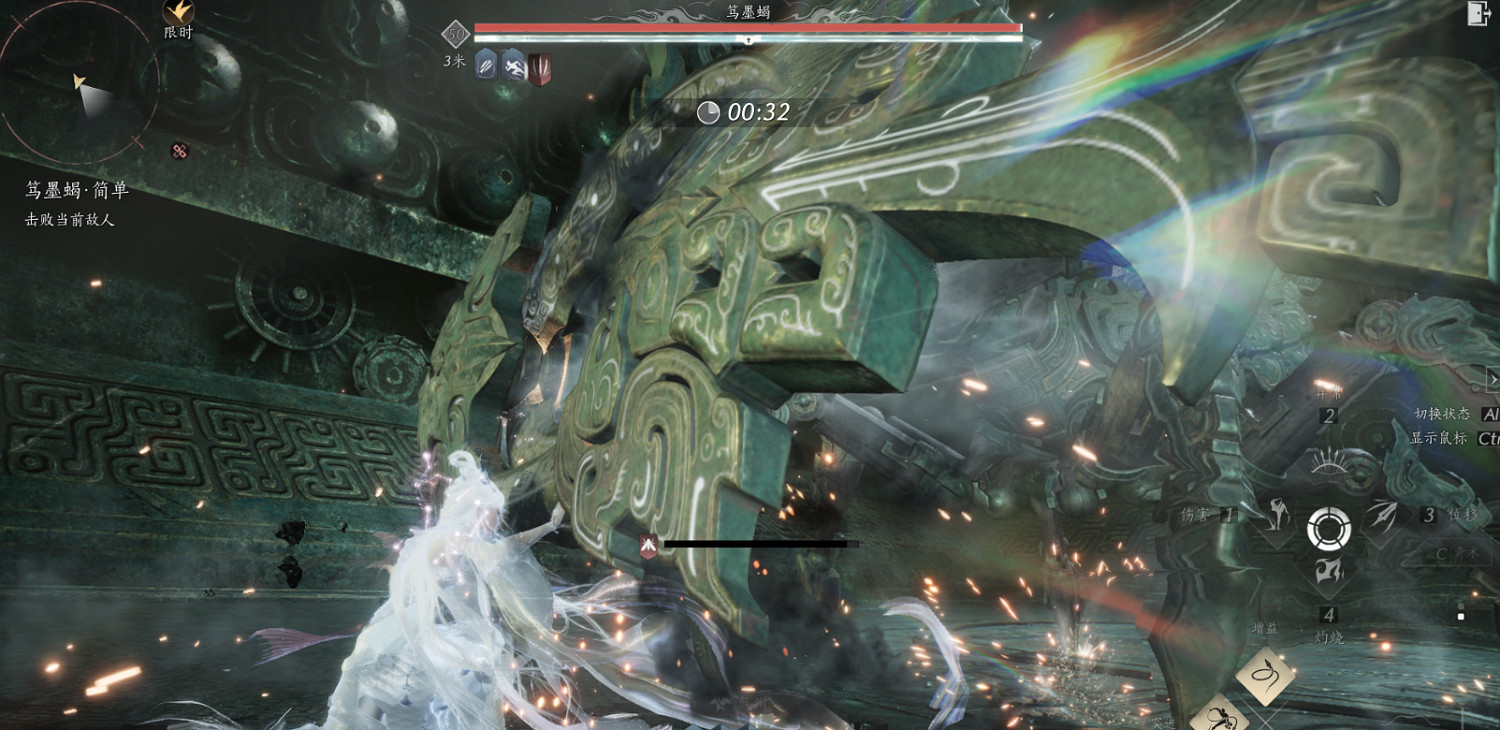Viewport: 1500px width, 730px height.
Task: Open the 限时 bird icon
Action: 178,12
